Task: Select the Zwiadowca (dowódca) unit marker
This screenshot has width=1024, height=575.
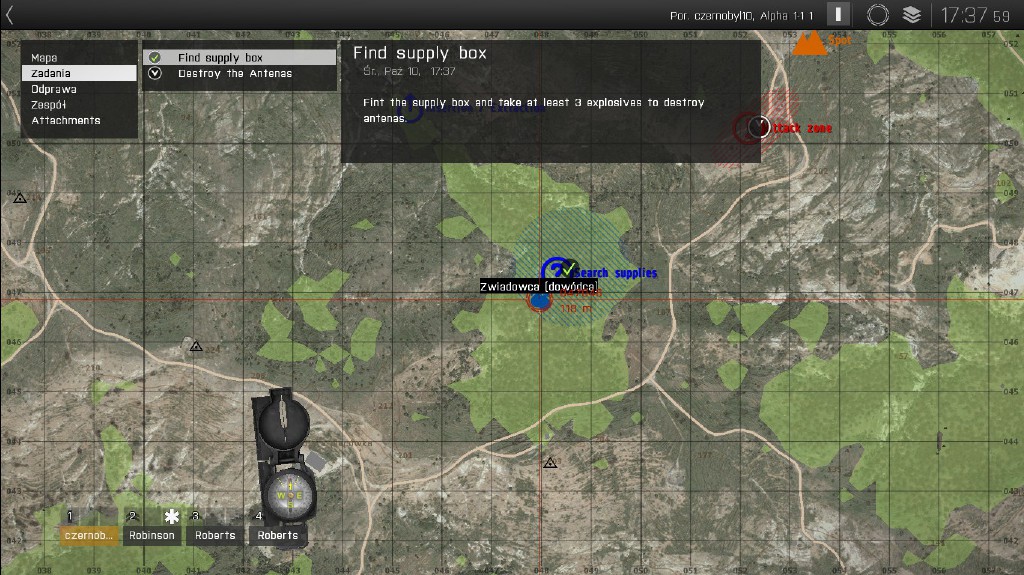Action: 540,298
